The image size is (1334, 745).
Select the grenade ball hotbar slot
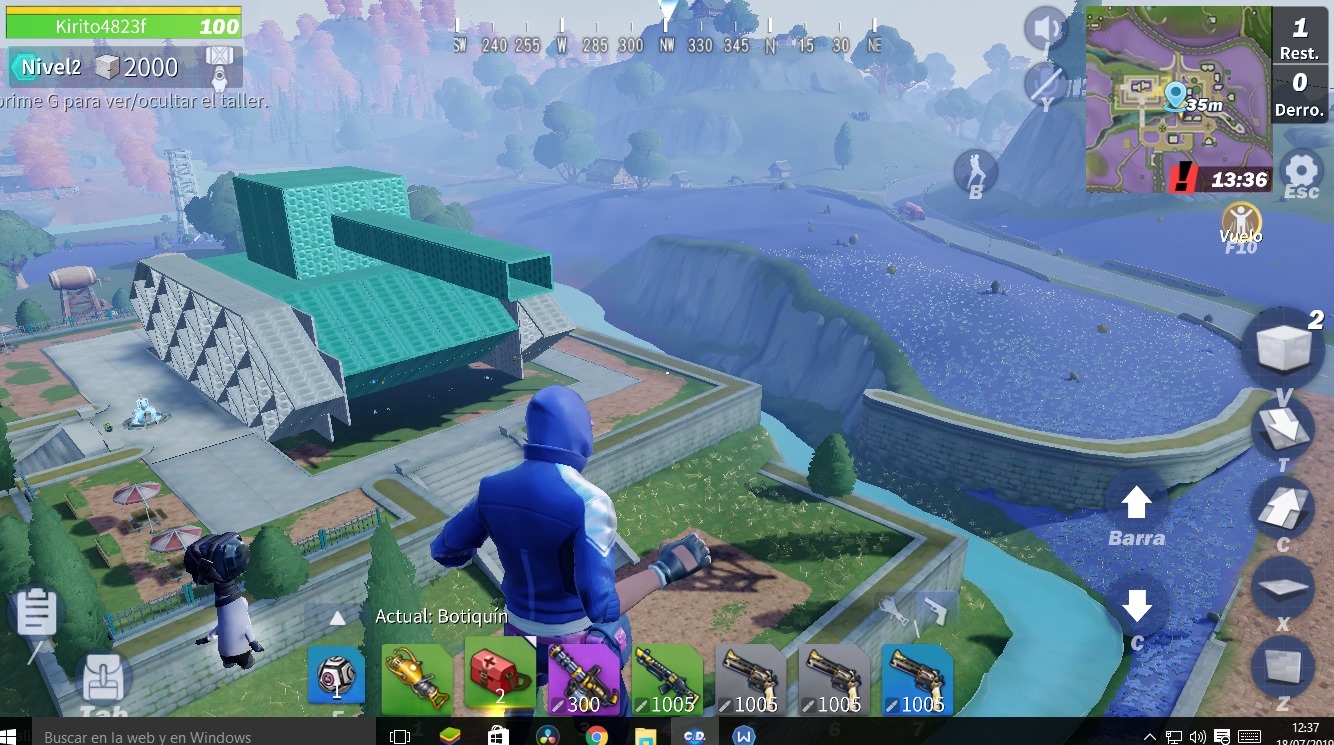tap(336, 675)
